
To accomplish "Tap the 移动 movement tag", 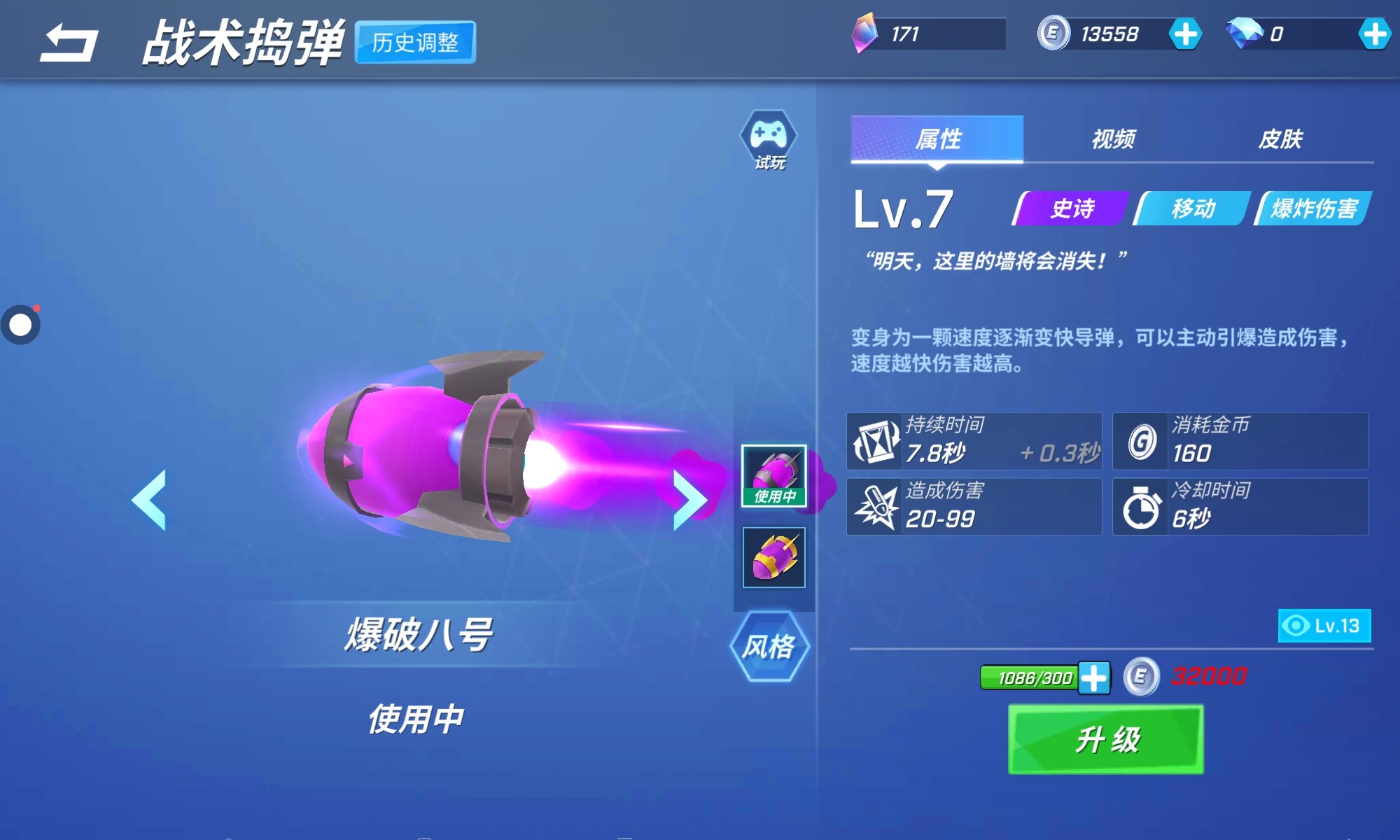I will pyautogui.click(x=1193, y=209).
